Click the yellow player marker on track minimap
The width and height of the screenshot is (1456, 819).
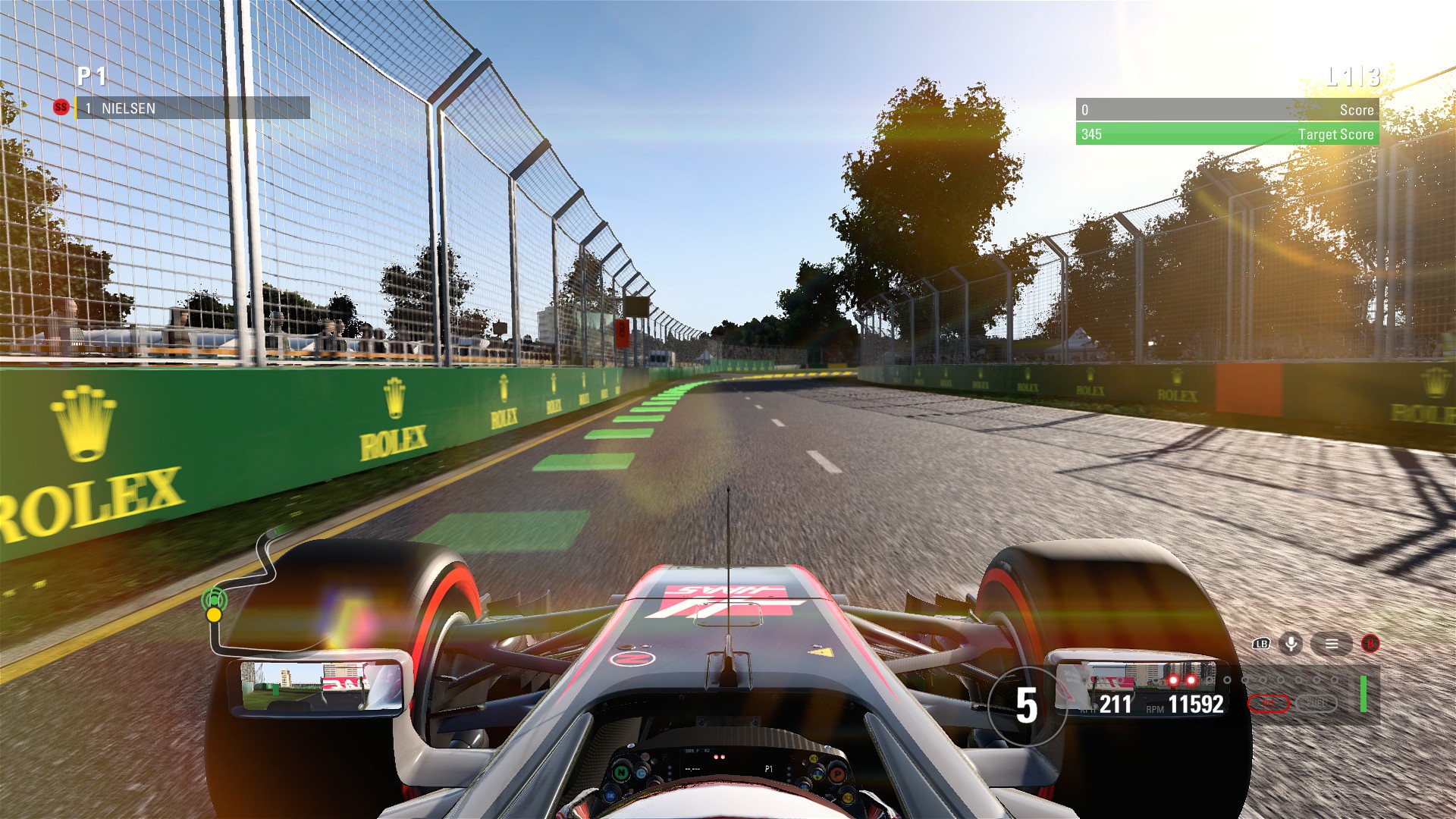click(215, 614)
